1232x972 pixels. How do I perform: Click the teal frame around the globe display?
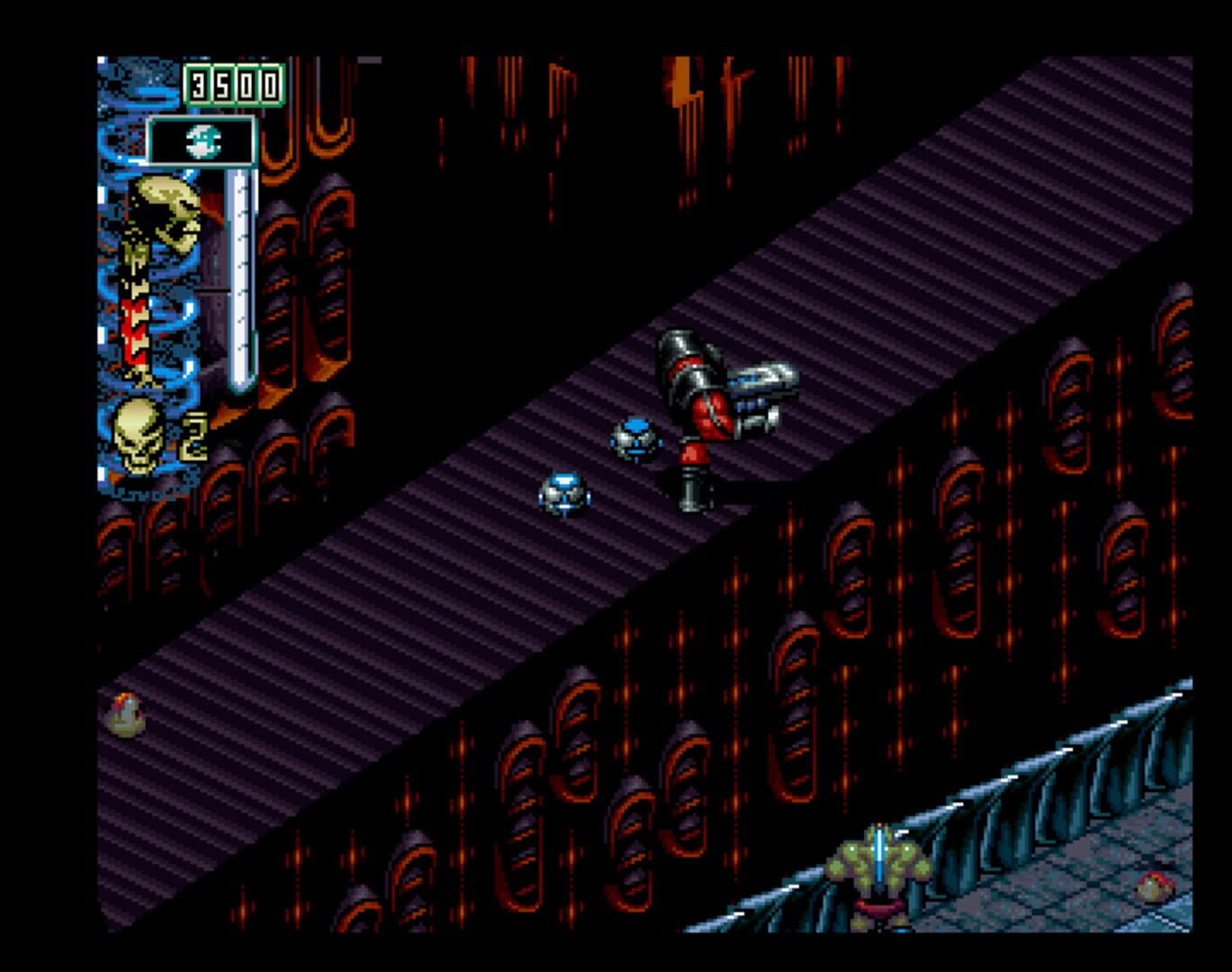point(153,139)
